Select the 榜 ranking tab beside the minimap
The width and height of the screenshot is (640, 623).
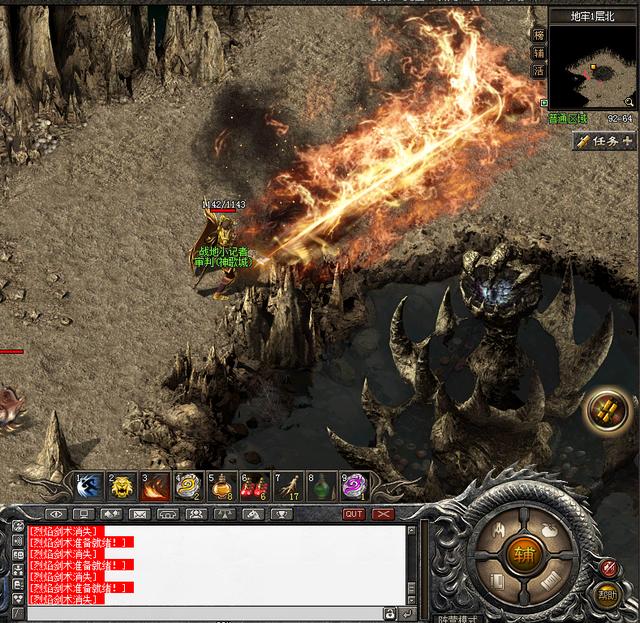point(538,34)
